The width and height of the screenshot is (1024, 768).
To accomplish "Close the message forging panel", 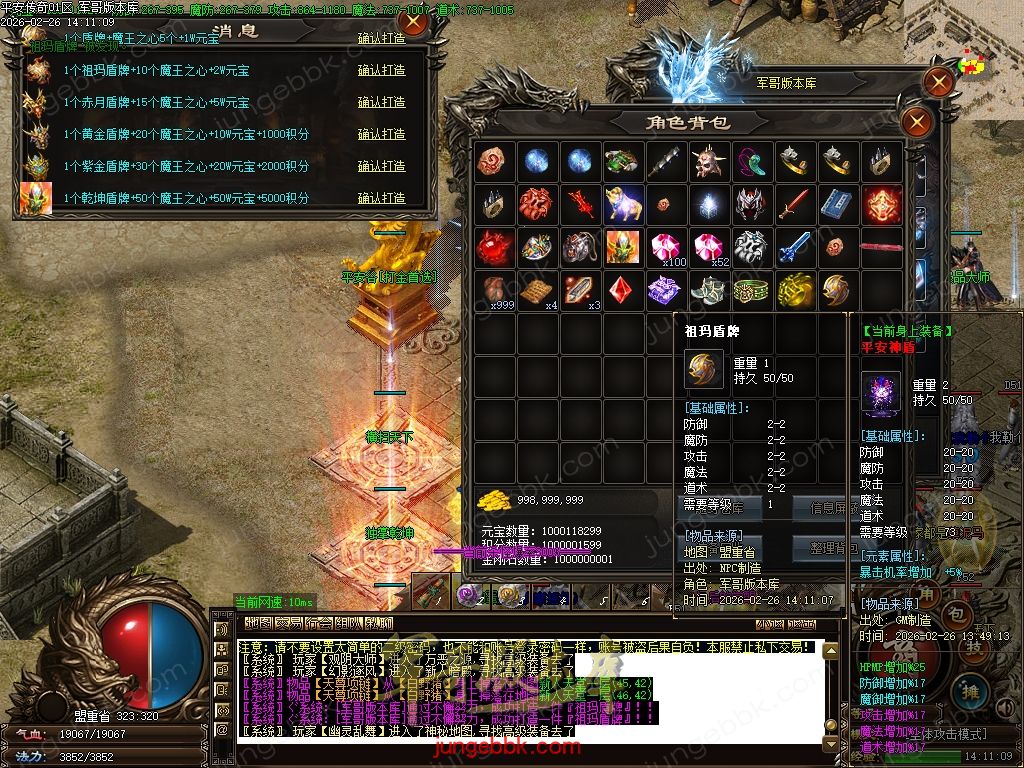I will point(413,22).
